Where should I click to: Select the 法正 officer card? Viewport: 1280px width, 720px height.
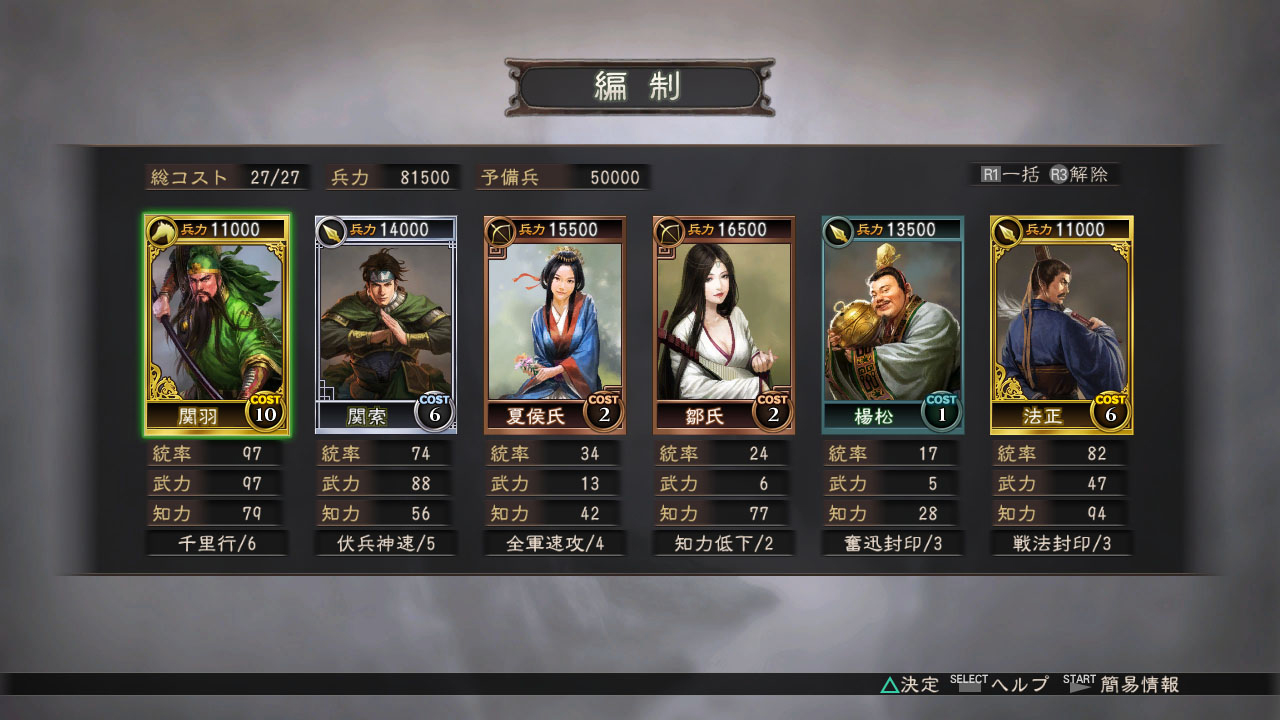tap(1062, 325)
